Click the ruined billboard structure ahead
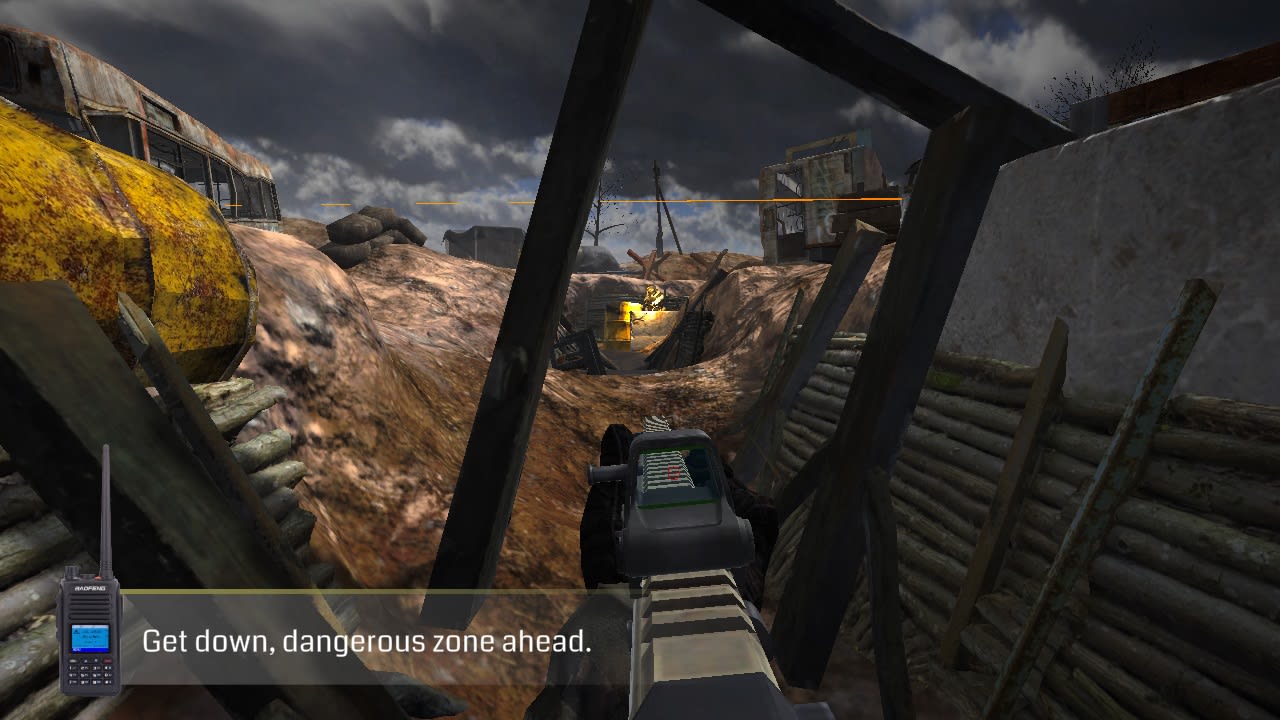 point(820,185)
